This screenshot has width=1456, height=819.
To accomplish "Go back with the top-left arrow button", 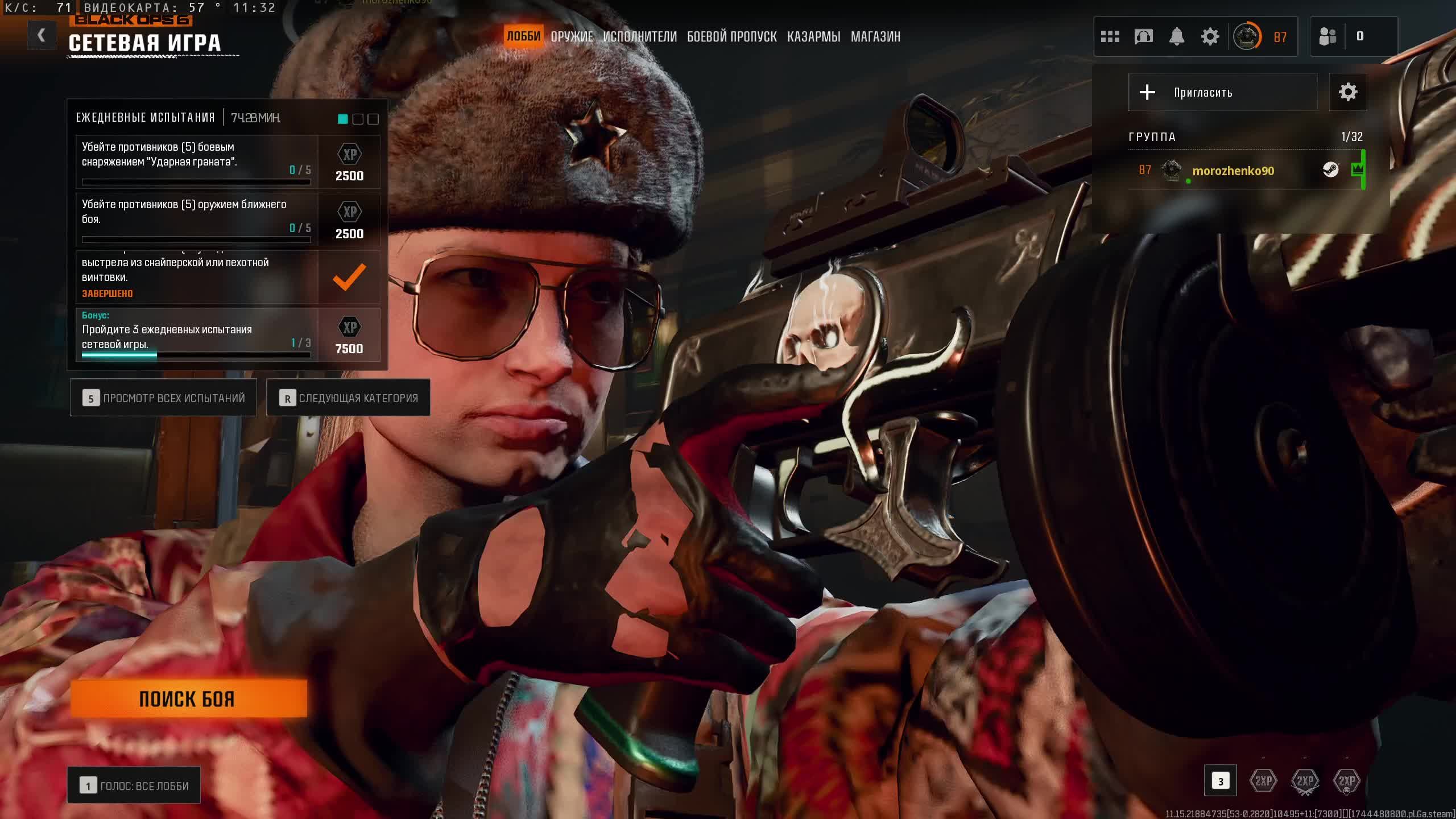I will [x=42, y=35].
